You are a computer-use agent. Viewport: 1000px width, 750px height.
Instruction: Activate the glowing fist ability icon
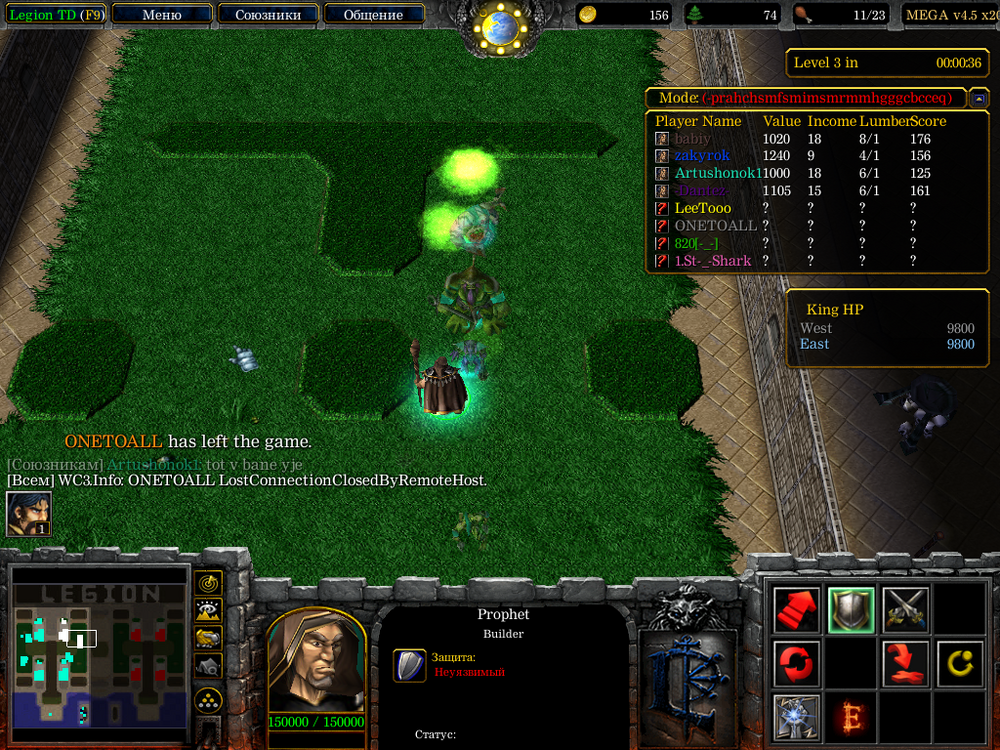797,716
